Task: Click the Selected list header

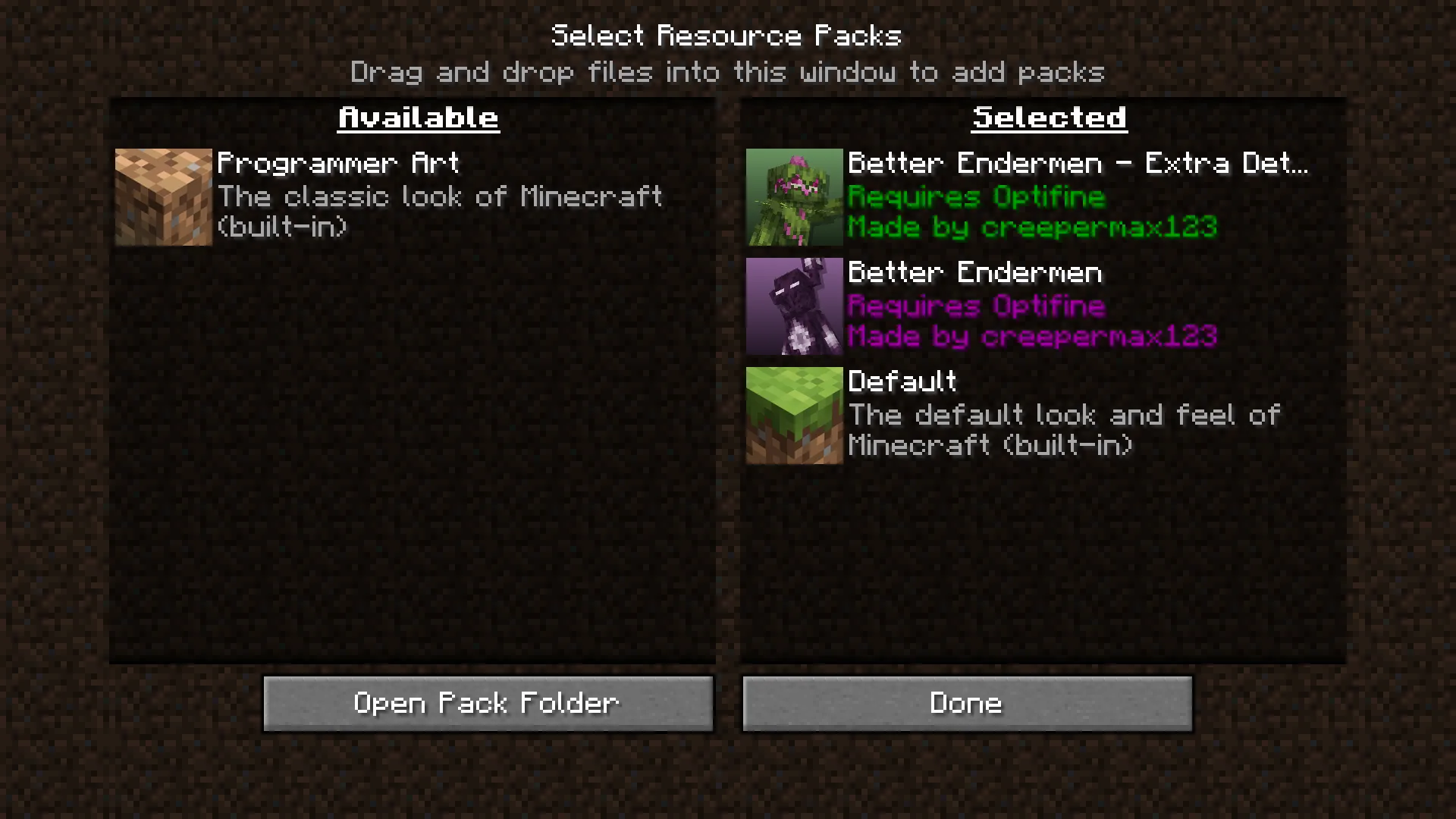Action: pos(1049,117)
